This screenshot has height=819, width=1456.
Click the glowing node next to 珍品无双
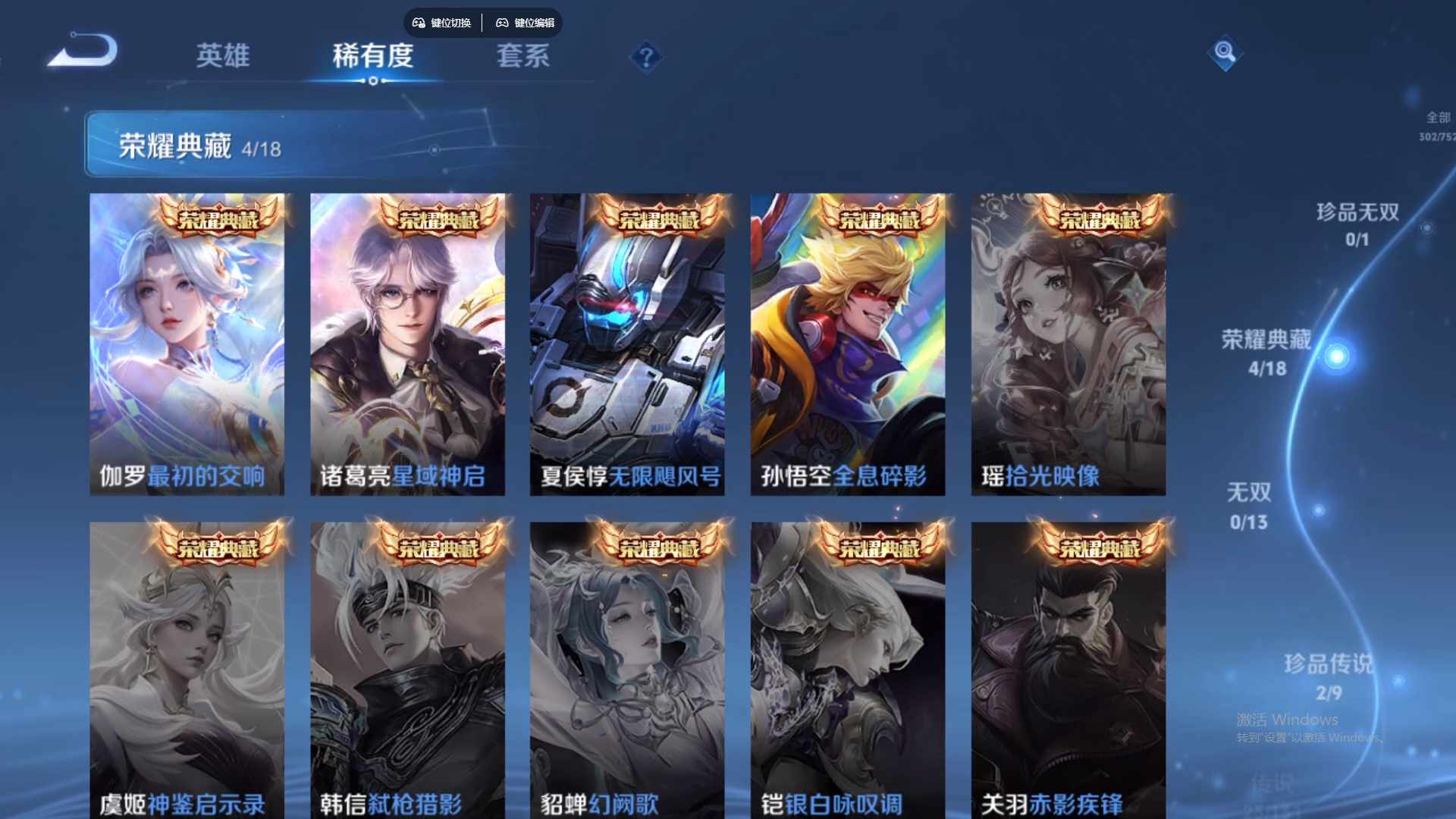(1427, 227)
